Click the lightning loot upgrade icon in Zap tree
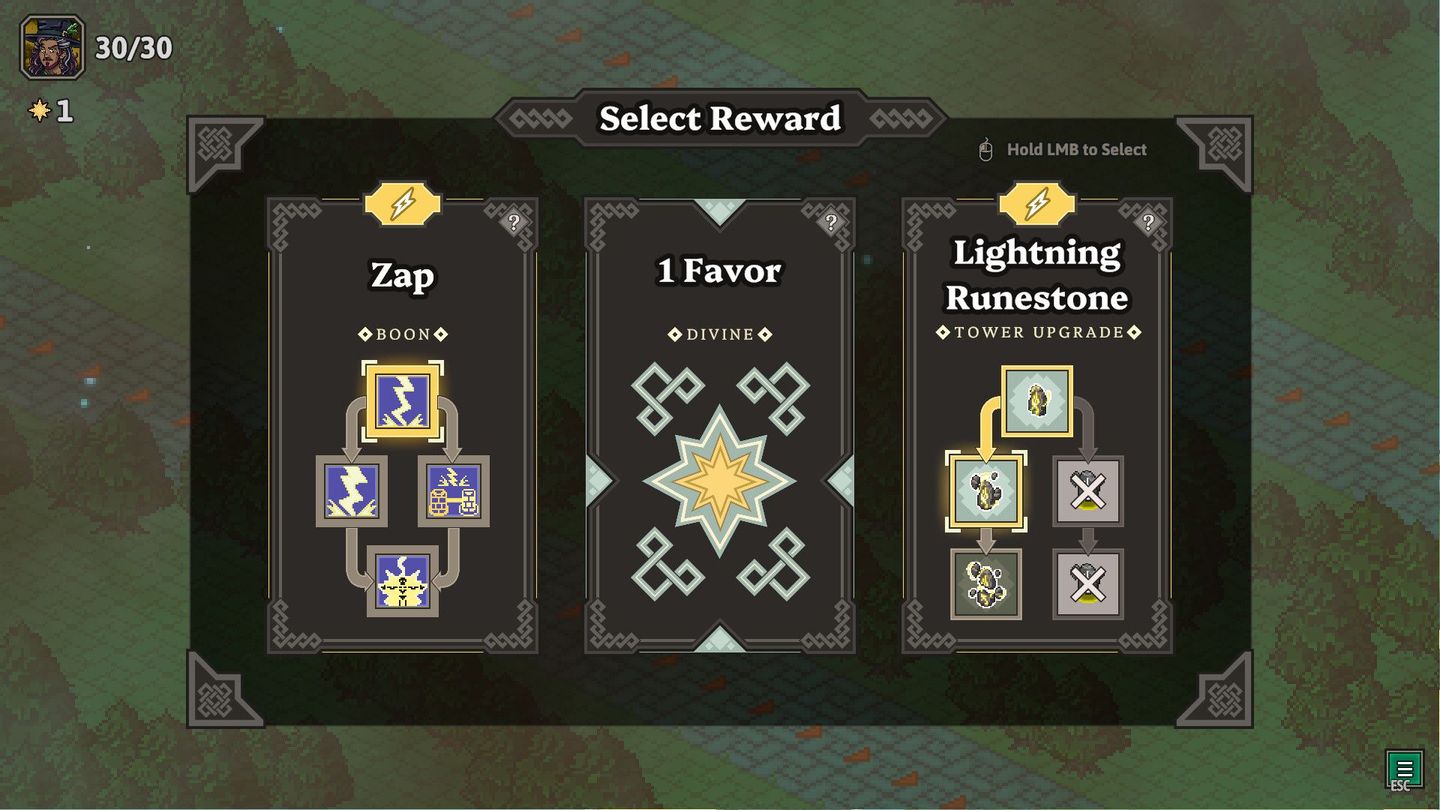The image size is (1440, 810). tap(452, 490)
